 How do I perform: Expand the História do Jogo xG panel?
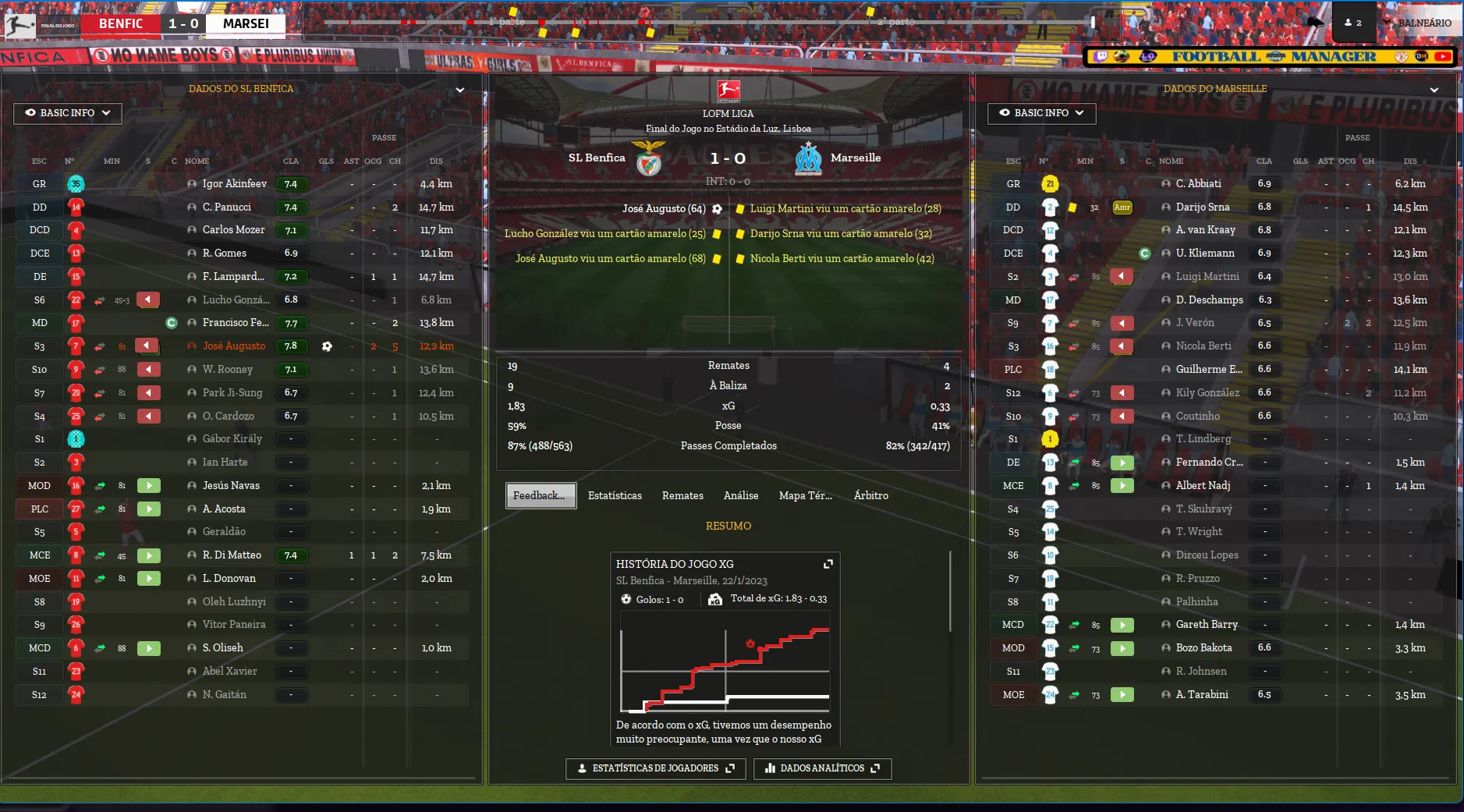(x=828, y=564)
